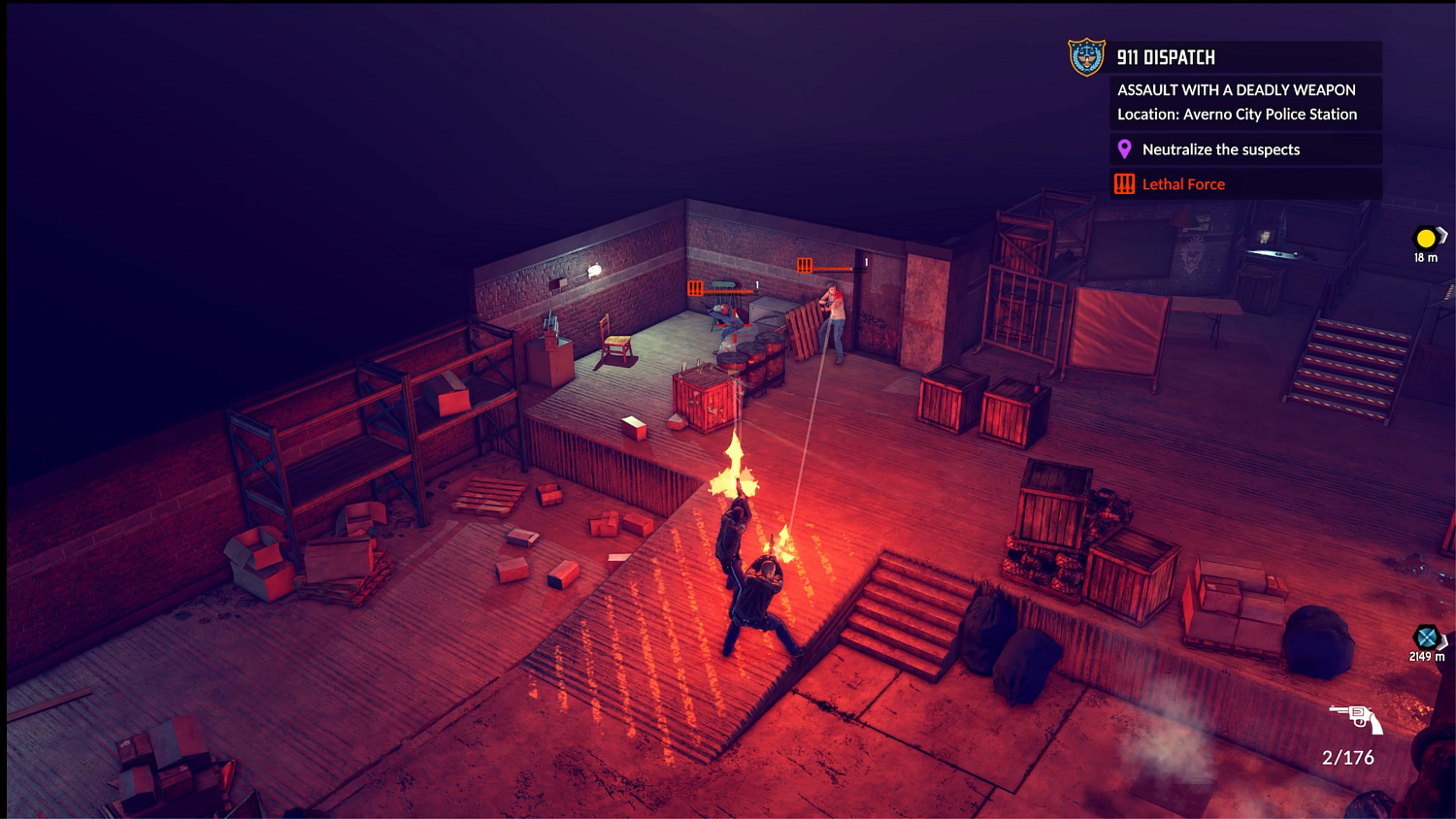The image size is (1456, 819).
Task: Click the blue compass marker showing 2149 m
Action: pyautogui.click(x=1426, y=639)
